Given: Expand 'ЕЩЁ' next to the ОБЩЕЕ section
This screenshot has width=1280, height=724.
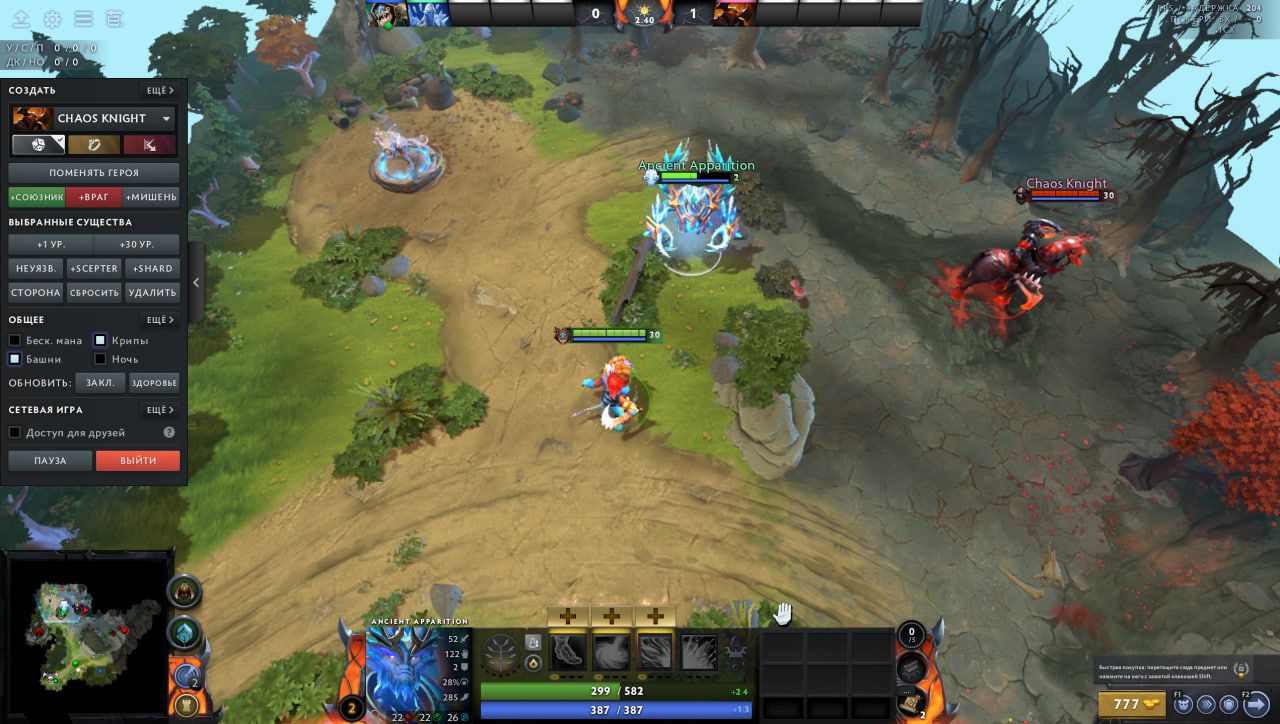Looking at the screenshot, I should [161, 319].
